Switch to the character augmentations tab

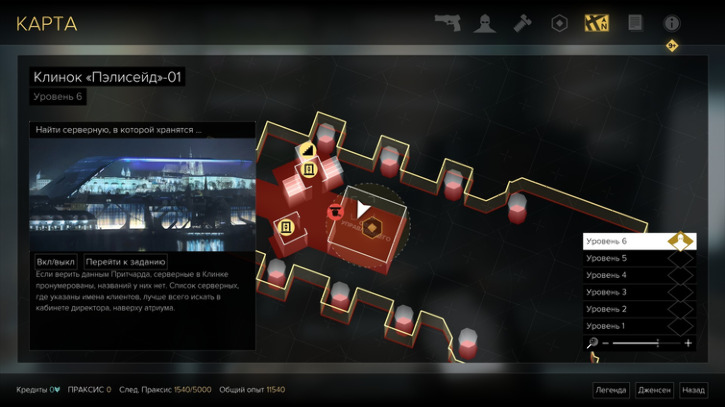pos(484,22)
